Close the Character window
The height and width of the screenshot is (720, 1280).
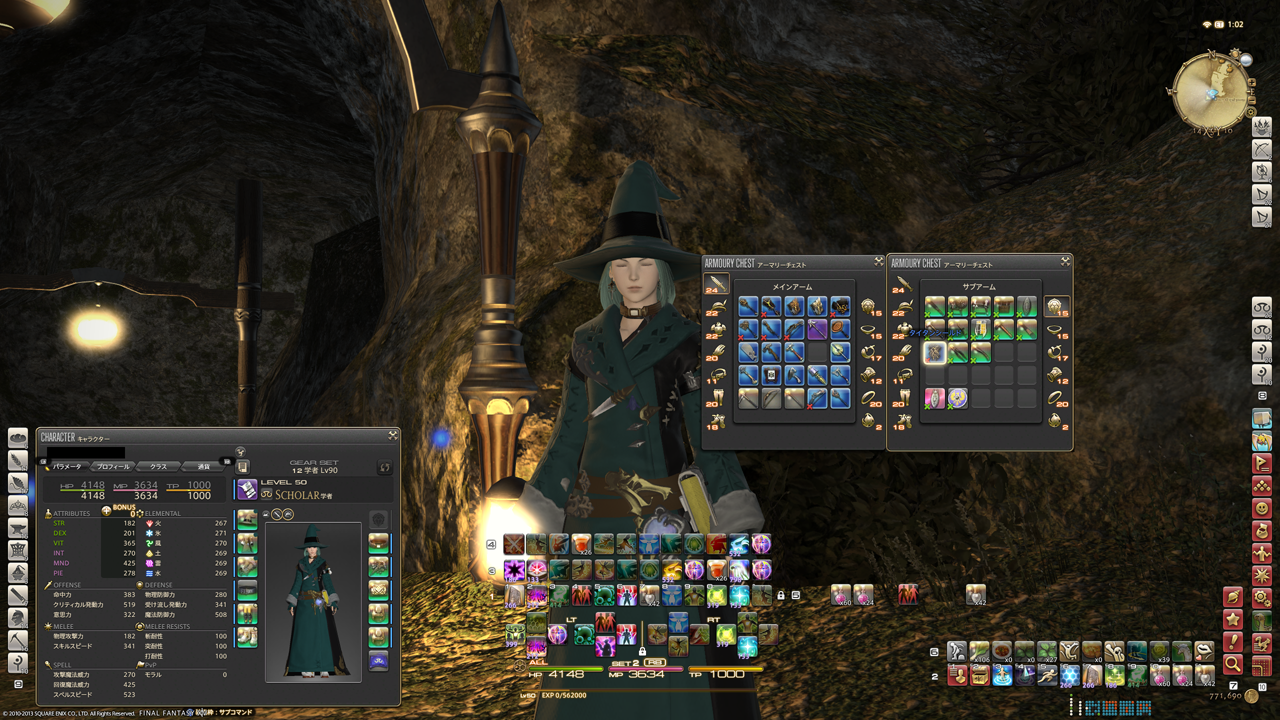(393, 436)
